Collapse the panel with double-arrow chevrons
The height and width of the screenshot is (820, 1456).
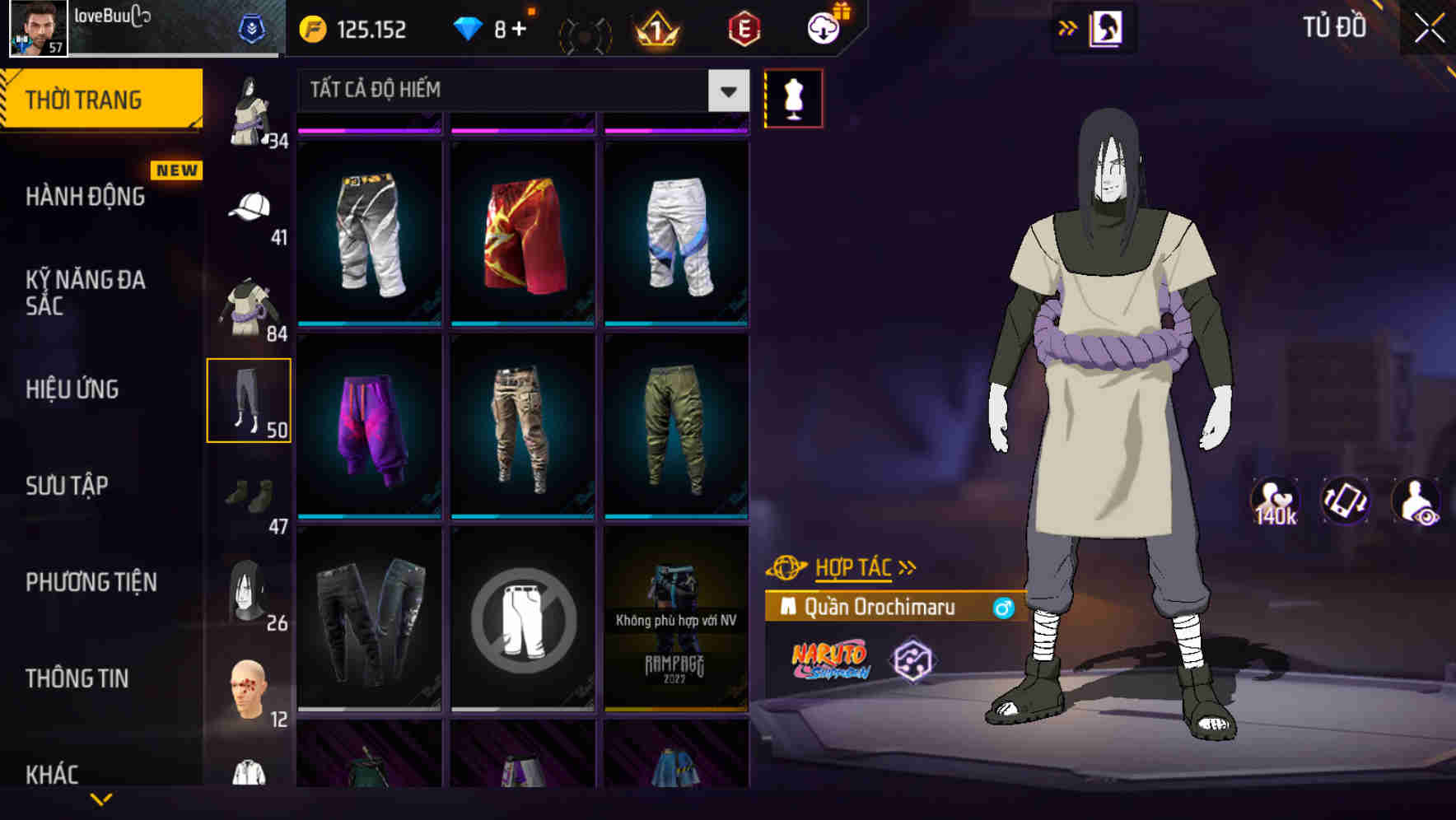[1068, 27]
